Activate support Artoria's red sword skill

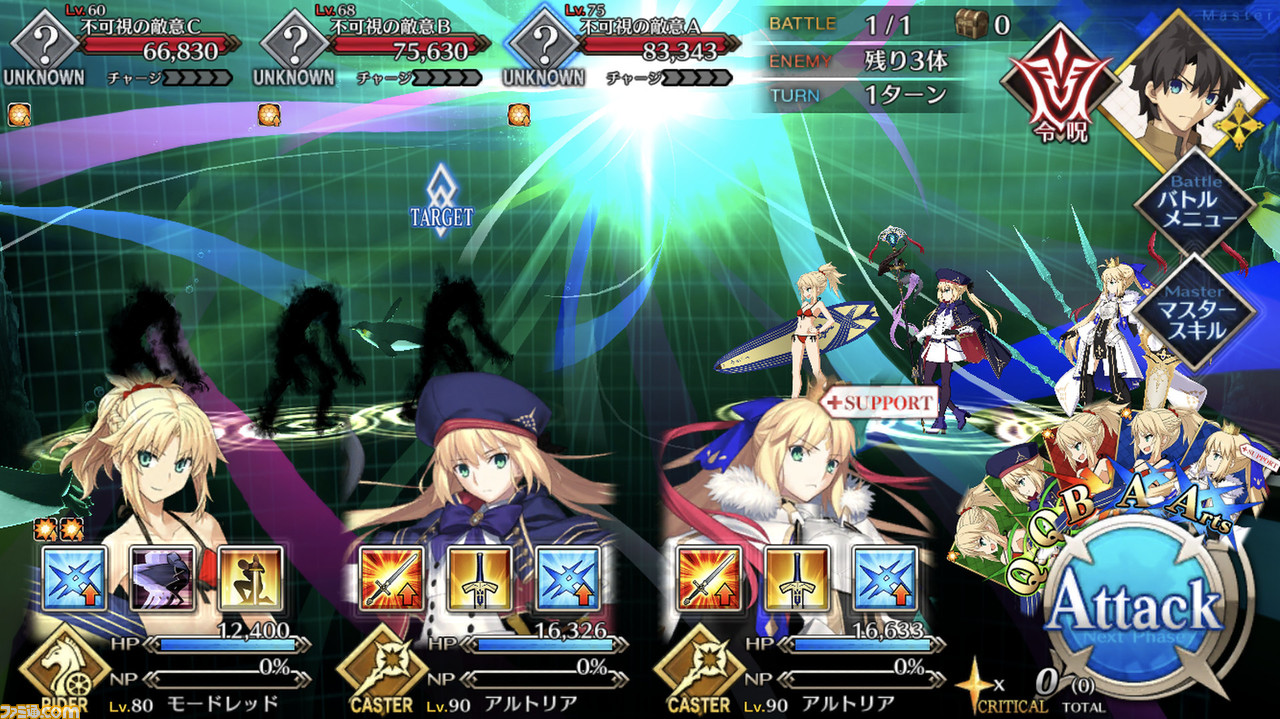click(x=709, y=578)
